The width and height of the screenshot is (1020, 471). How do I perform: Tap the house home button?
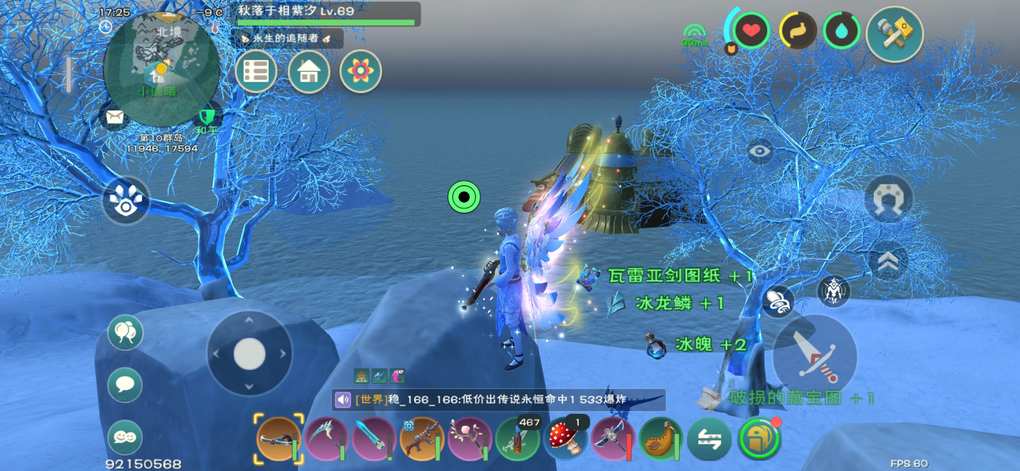pyautogui.click(x=309, y=71)
